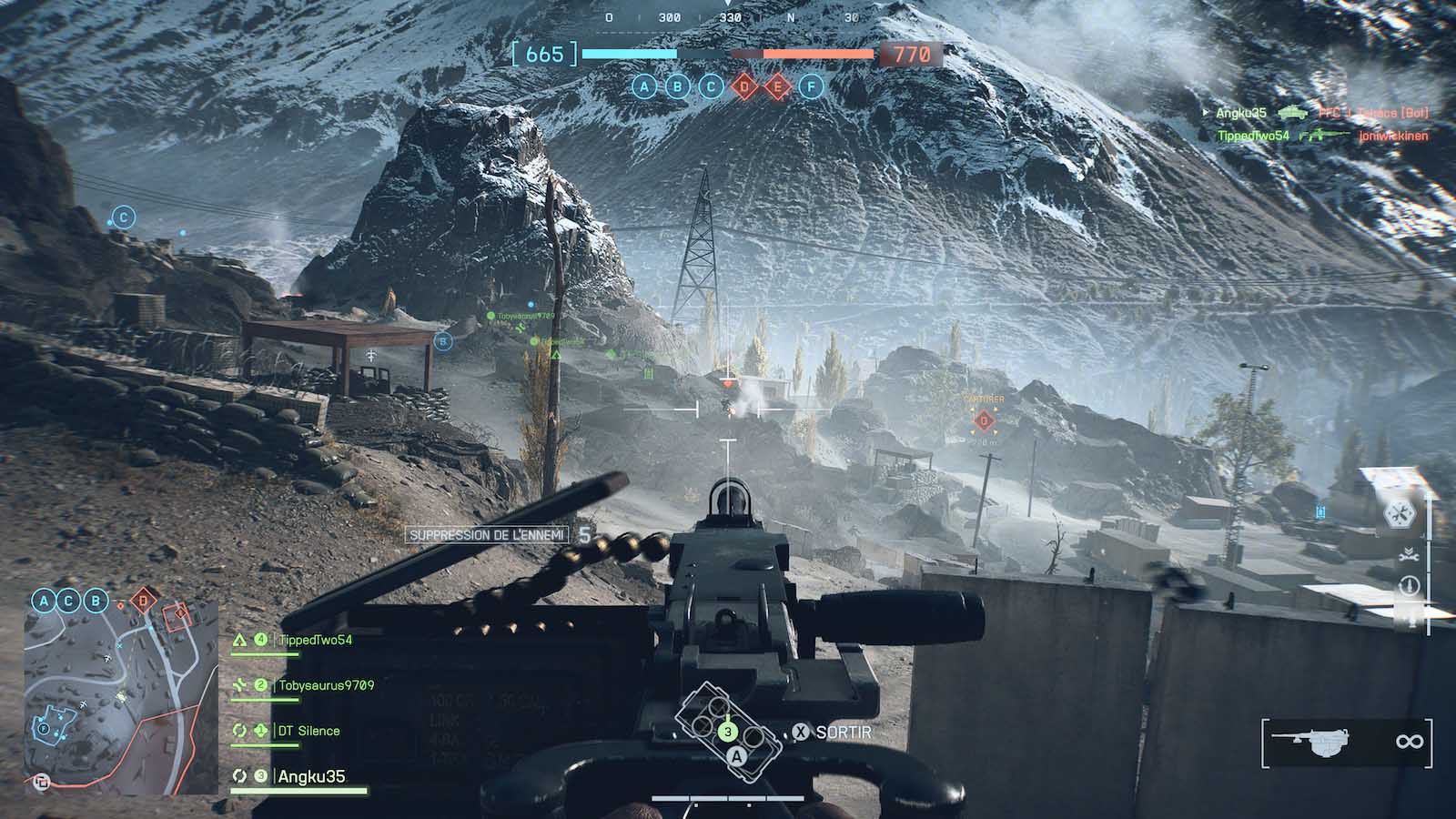Viewport: 1456px width, 819px height.
Task: Select DT Silence in the squad list
Action: click(308, 731)
